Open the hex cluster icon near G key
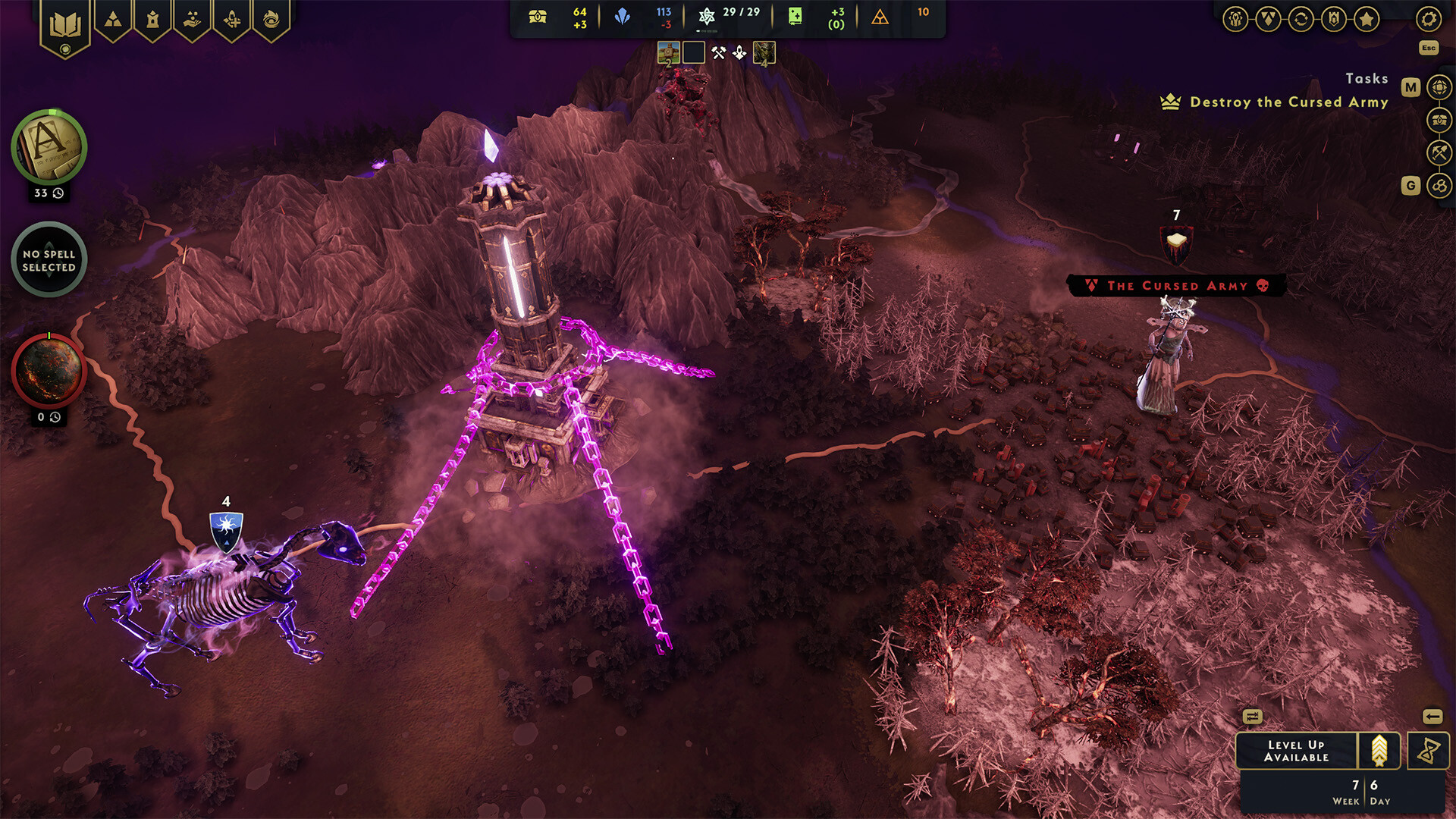 coord(1439,185)
